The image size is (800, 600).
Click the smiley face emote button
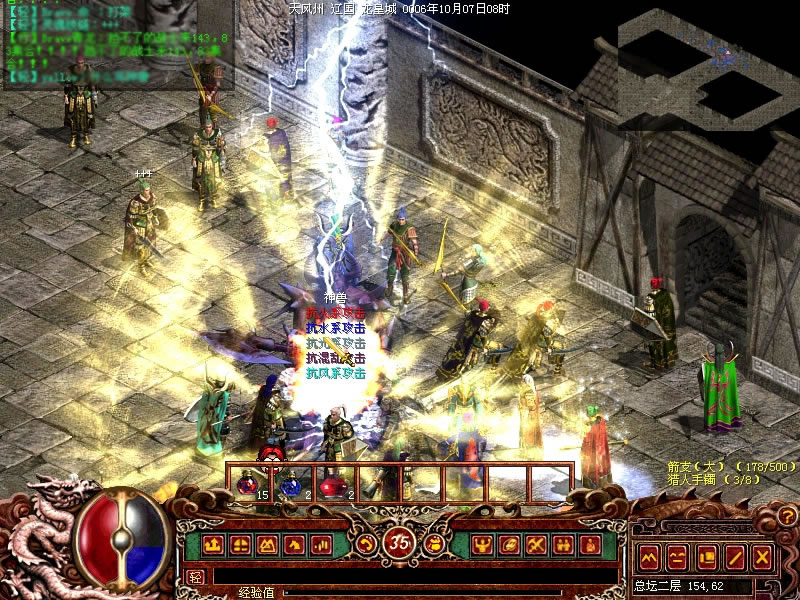tap(677, 557)
